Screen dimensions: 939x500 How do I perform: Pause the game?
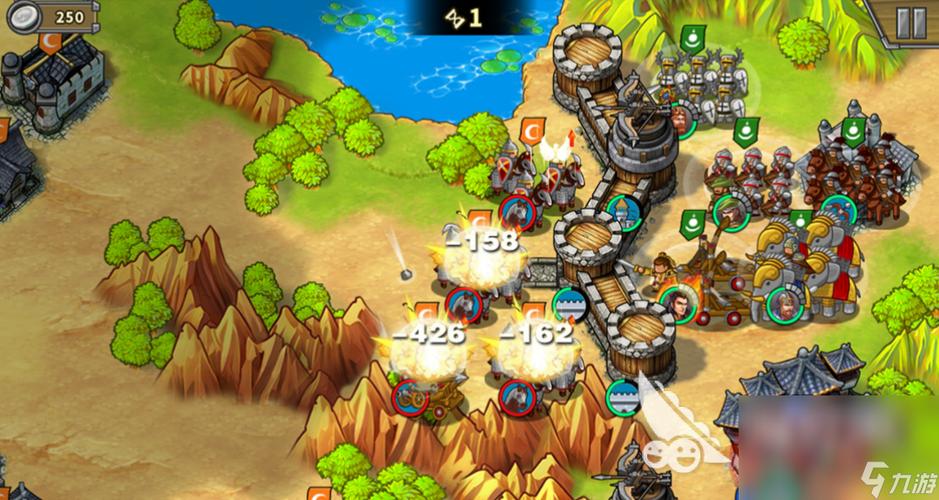click(x=910, y=24)
